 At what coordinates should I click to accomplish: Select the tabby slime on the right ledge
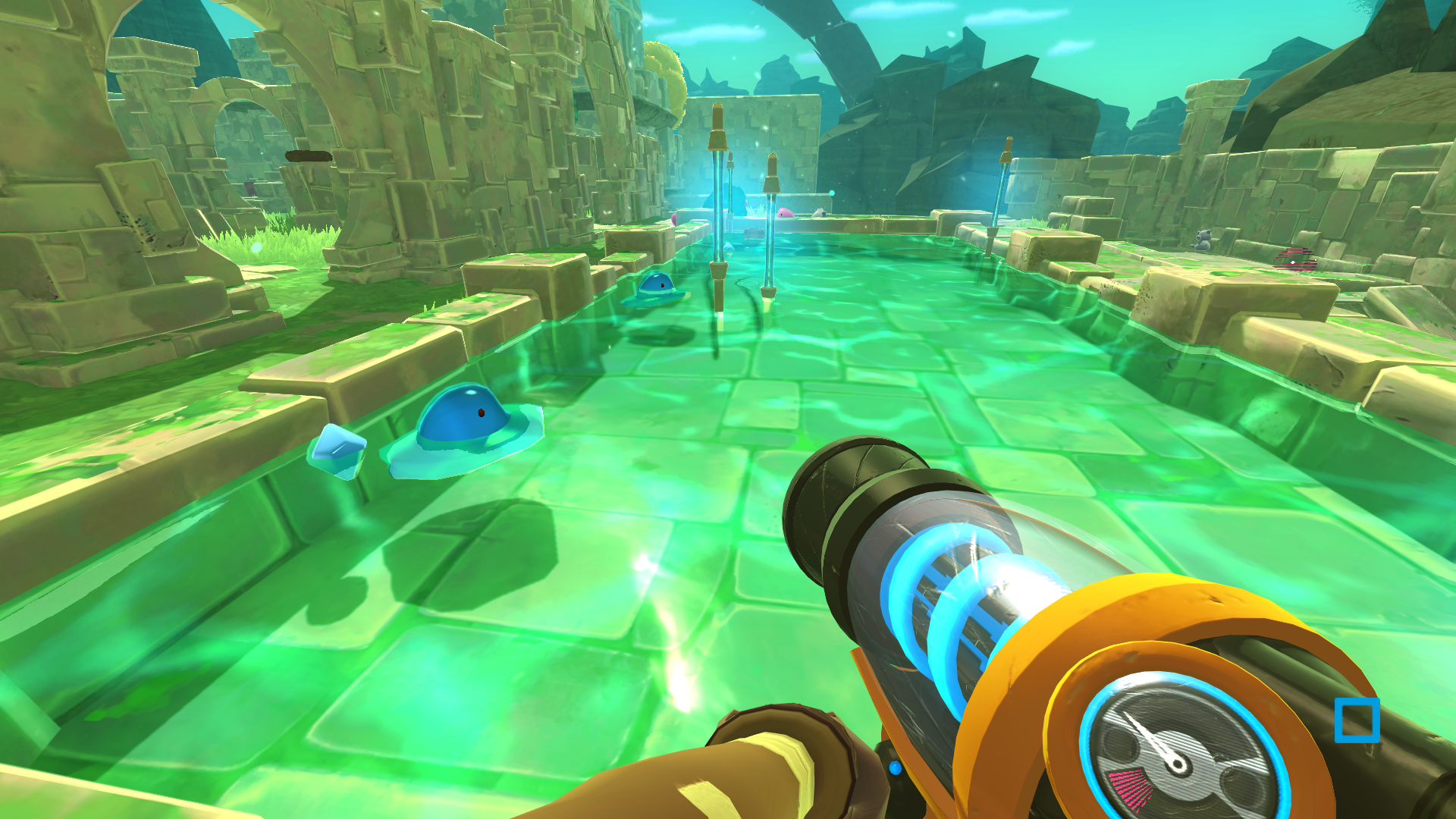(x=1202, y=239)
